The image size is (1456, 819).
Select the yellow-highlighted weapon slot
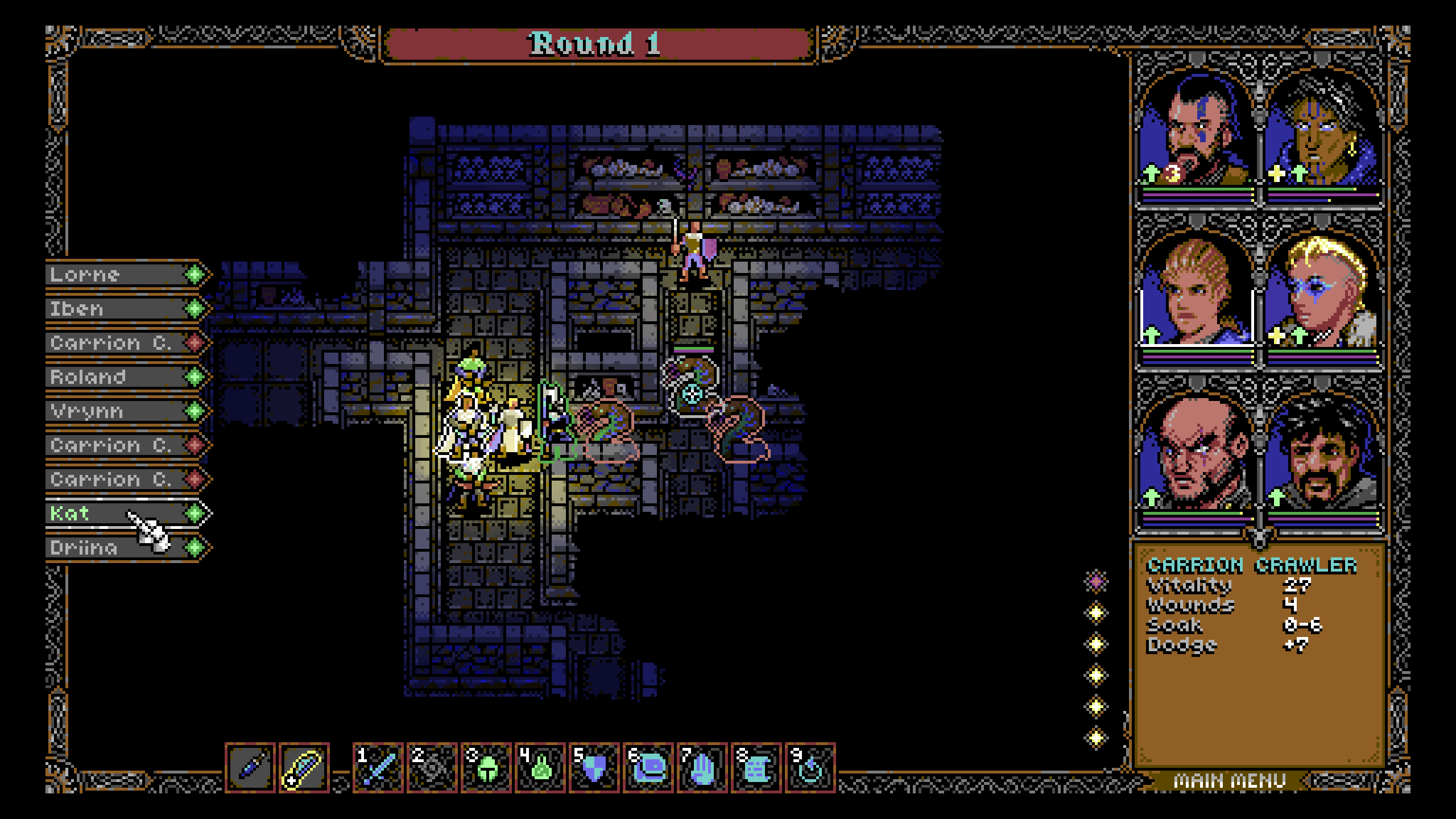click(304, 768)
